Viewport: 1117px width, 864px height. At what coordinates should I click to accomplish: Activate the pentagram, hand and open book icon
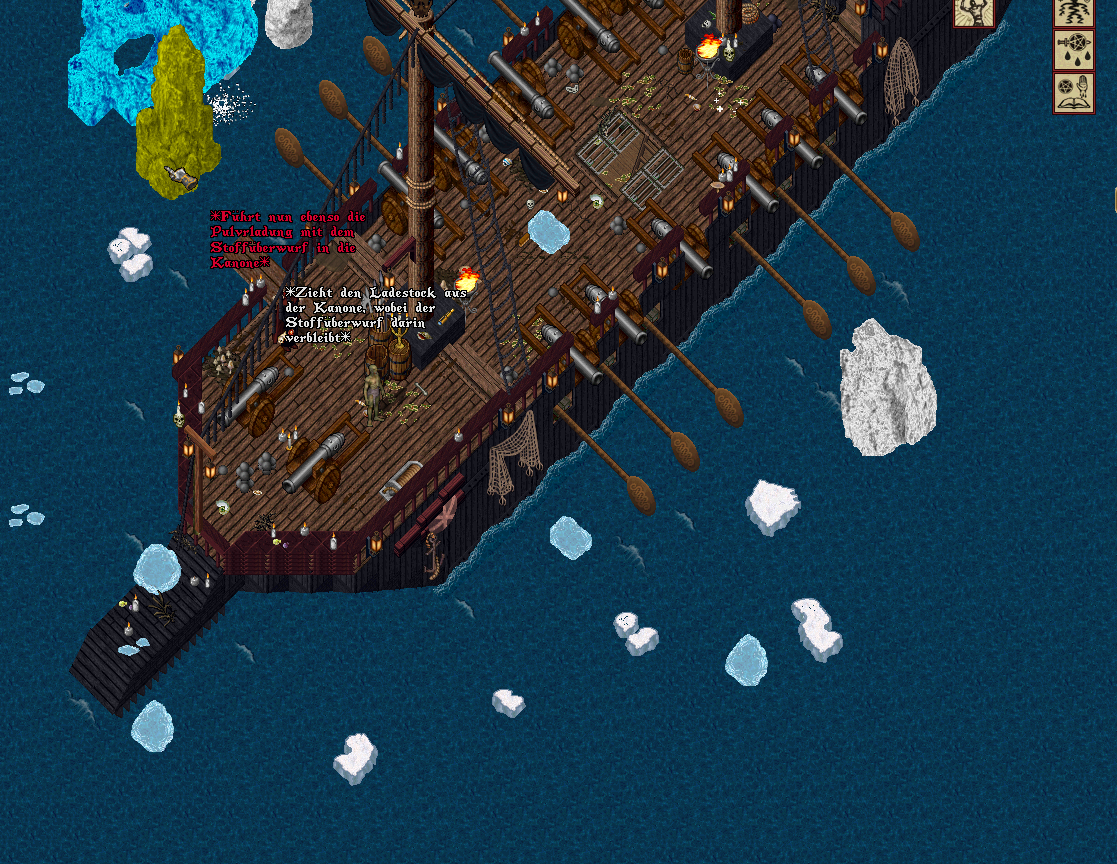click(x=1073, y=92)
